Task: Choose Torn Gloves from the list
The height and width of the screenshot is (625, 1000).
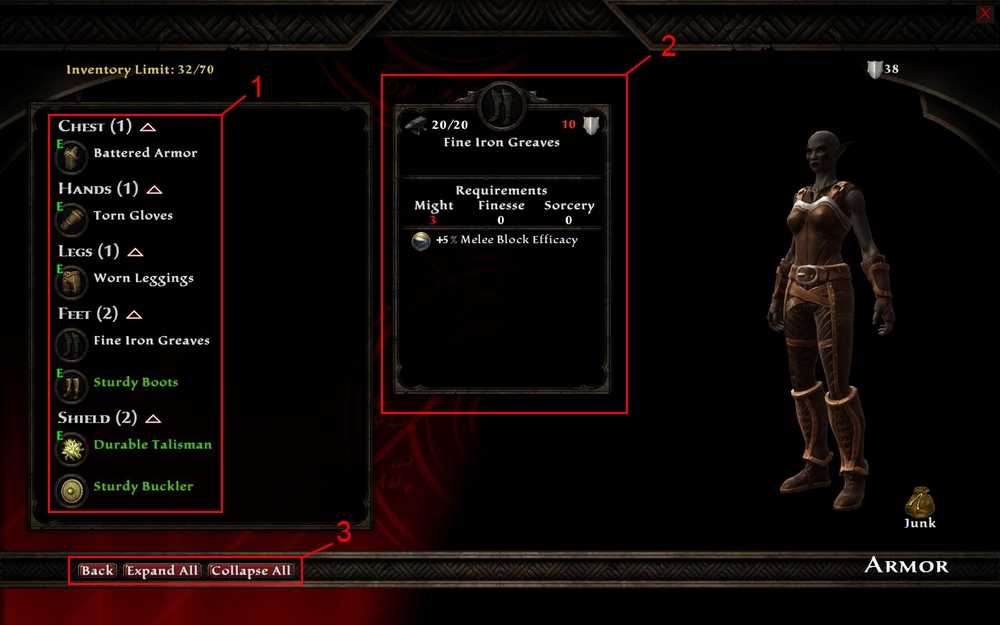Action: click(x=132, y=215)
